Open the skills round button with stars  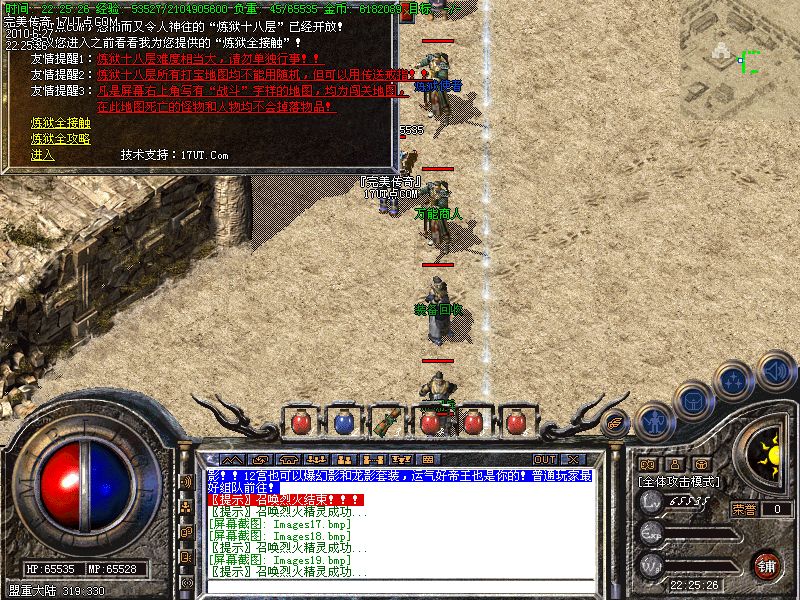[x=735, y=381]
